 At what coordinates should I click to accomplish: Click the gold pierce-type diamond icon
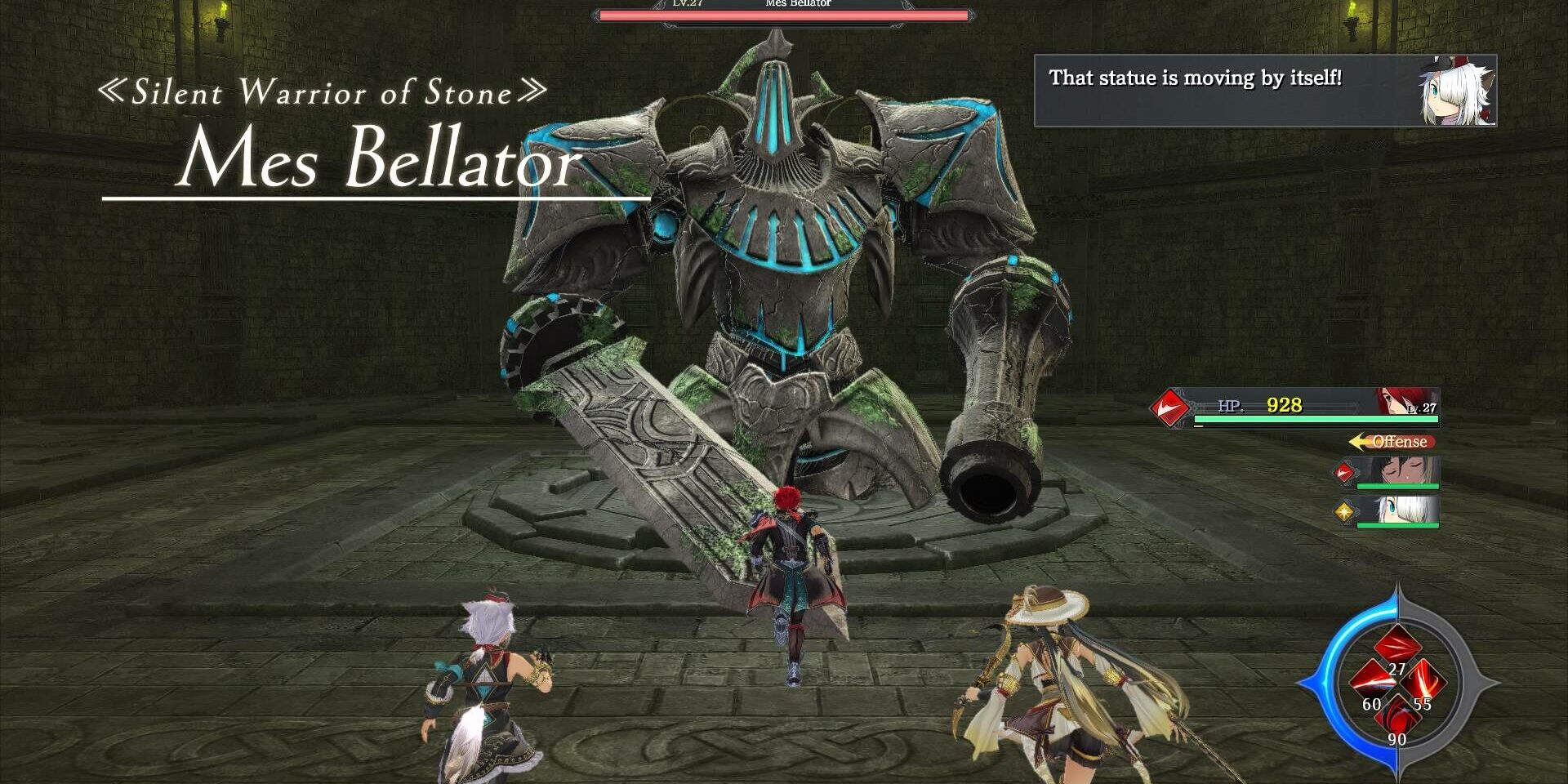(x=1346, y=513)
